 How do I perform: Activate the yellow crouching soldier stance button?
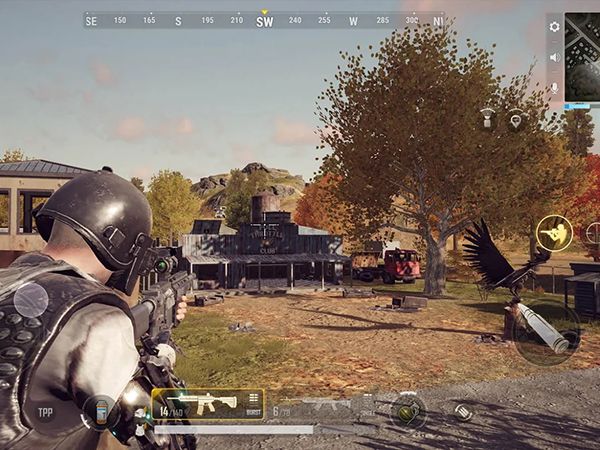pyautogui.click(x=554, y=232)
